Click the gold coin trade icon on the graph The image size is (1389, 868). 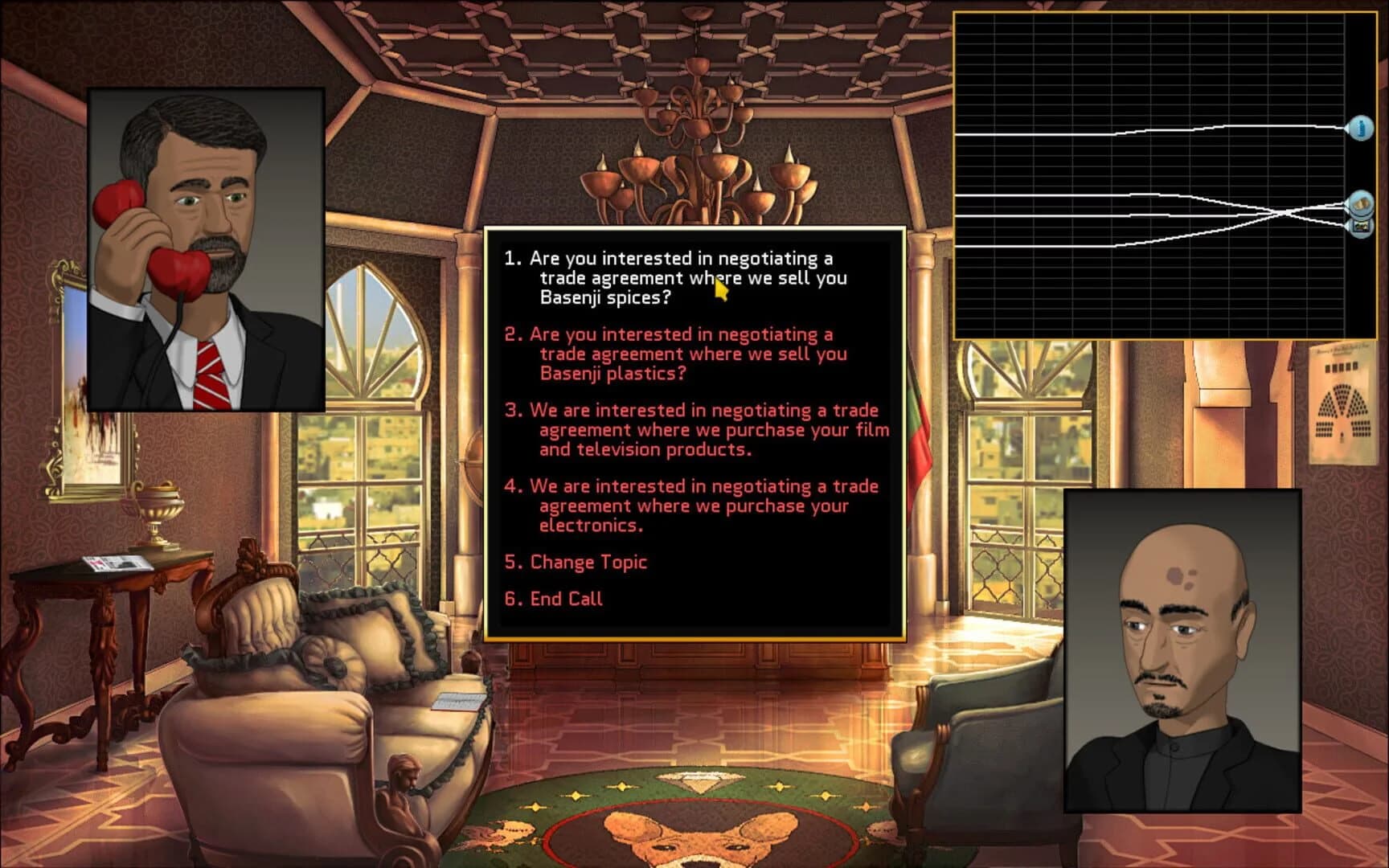[x=1361, y=203]
